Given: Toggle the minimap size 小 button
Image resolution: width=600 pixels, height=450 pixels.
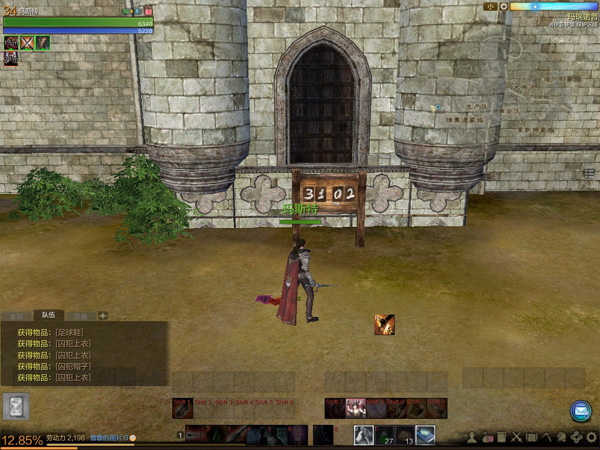Looking at the screenshot, I should [x=490, y=6].
